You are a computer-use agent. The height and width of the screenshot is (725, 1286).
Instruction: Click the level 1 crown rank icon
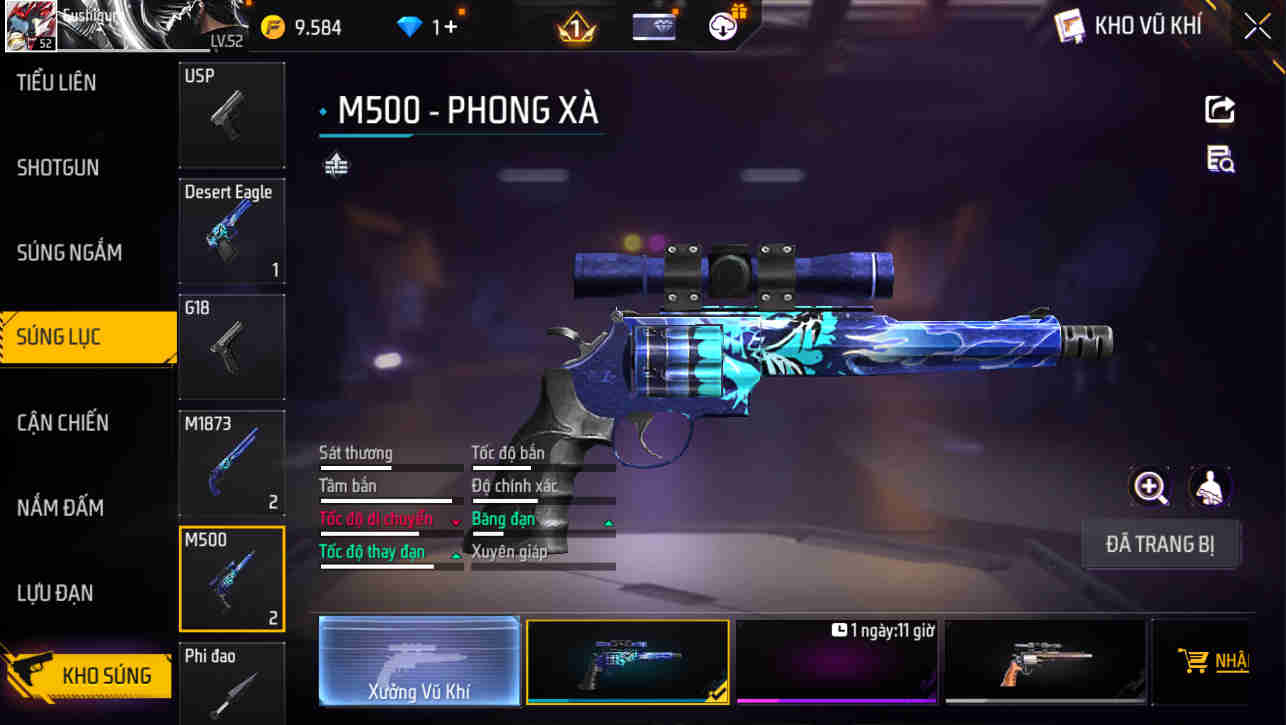coord(575,27)
